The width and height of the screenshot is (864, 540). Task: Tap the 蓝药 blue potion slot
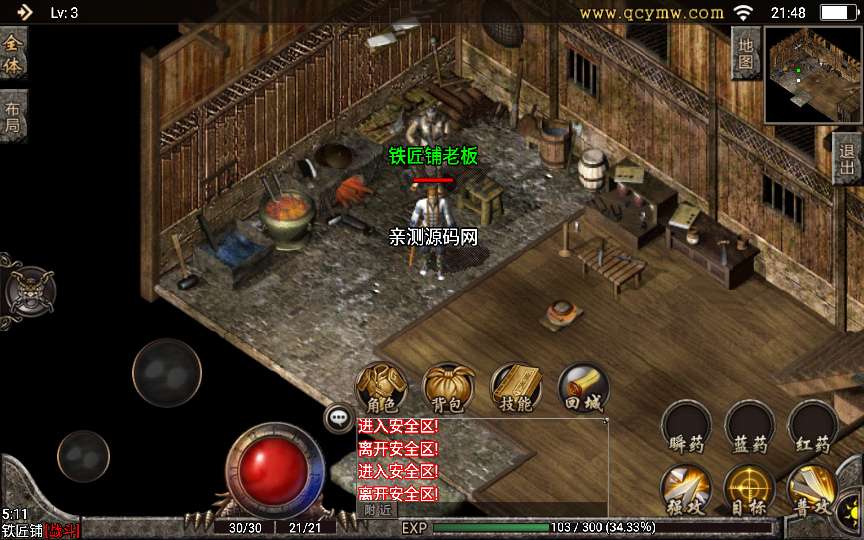[750, 427]
